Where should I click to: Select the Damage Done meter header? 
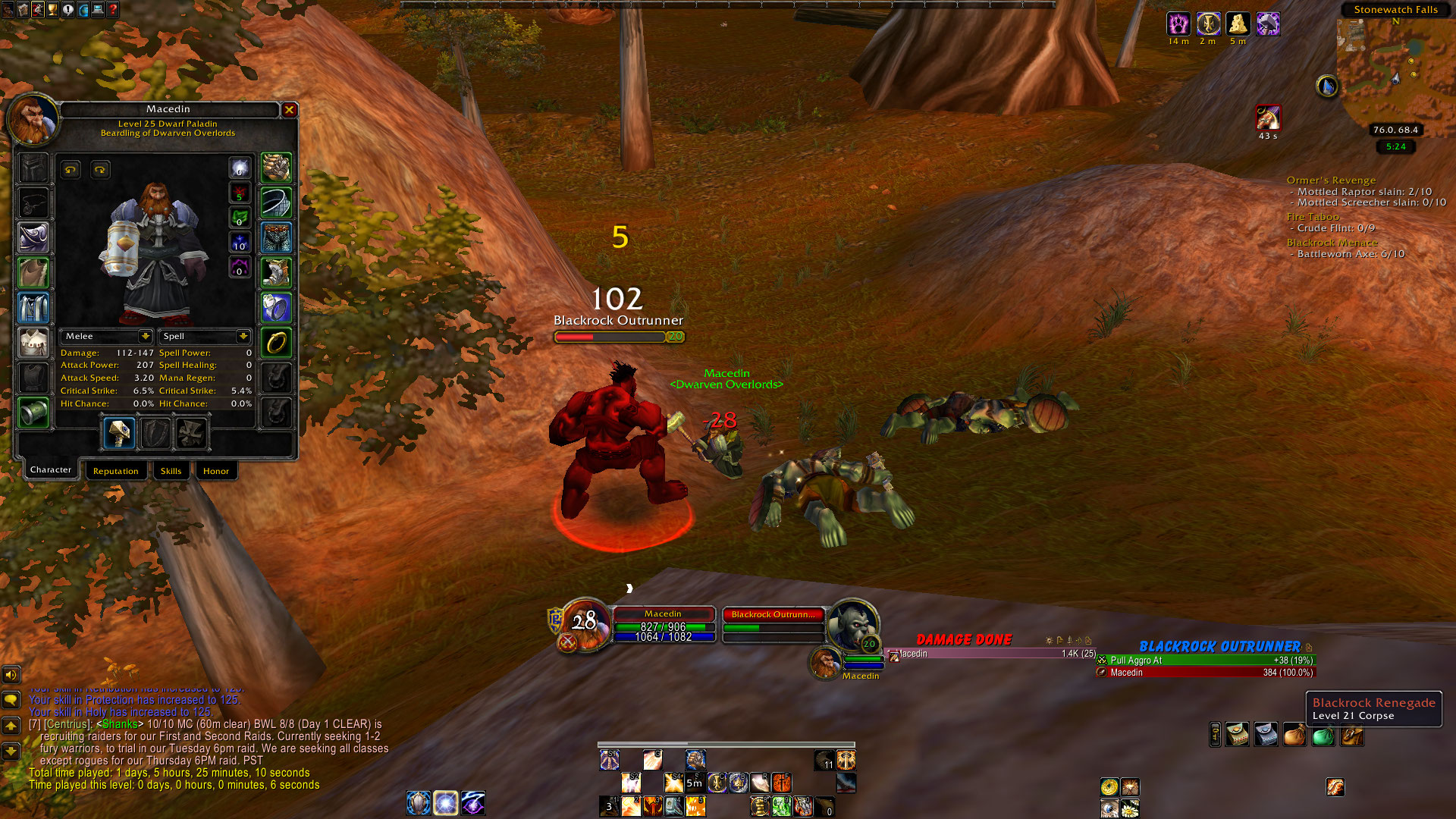pos(963,640)
